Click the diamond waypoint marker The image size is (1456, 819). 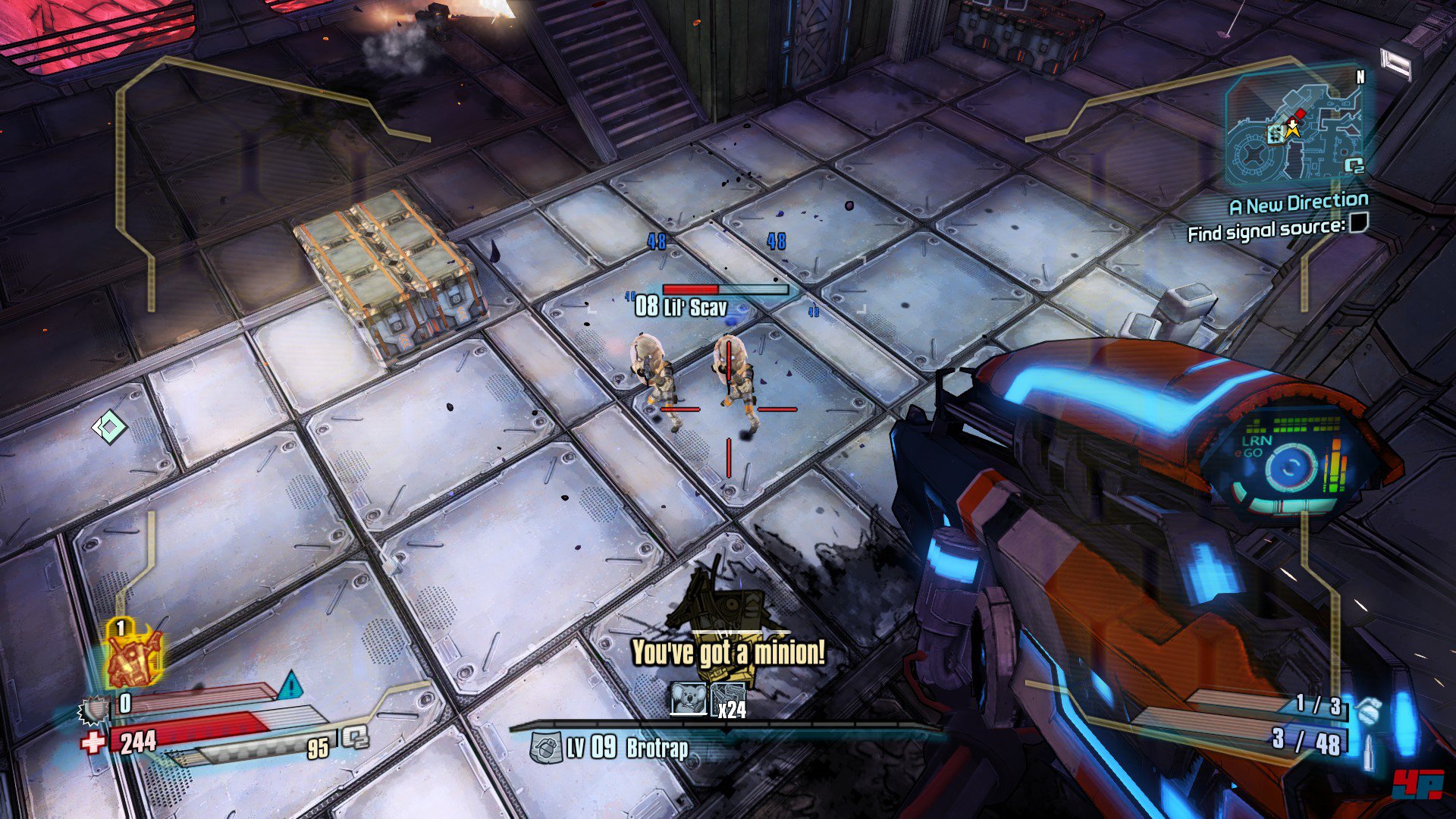pyautogui.click(x=109, y=427)
